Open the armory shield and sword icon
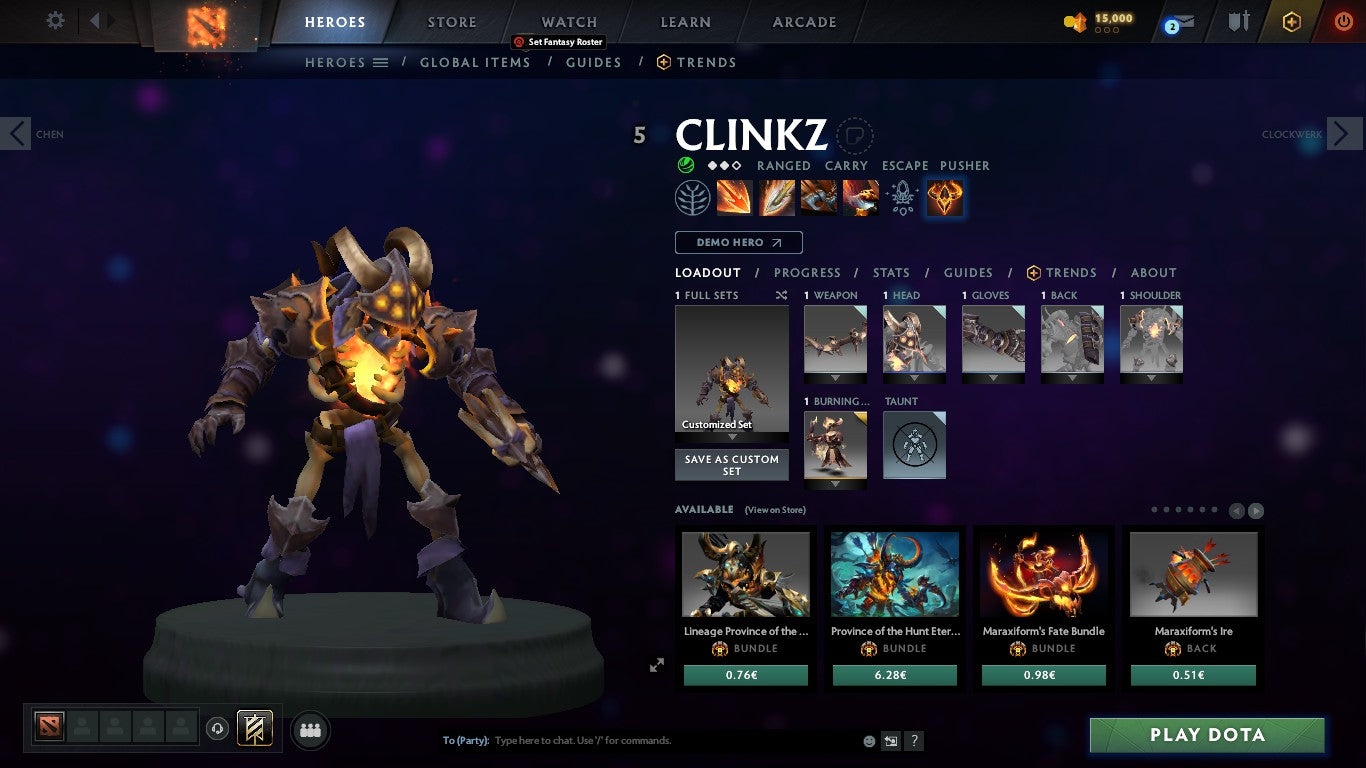1366x768 pixels. [x=1237, y=21]
